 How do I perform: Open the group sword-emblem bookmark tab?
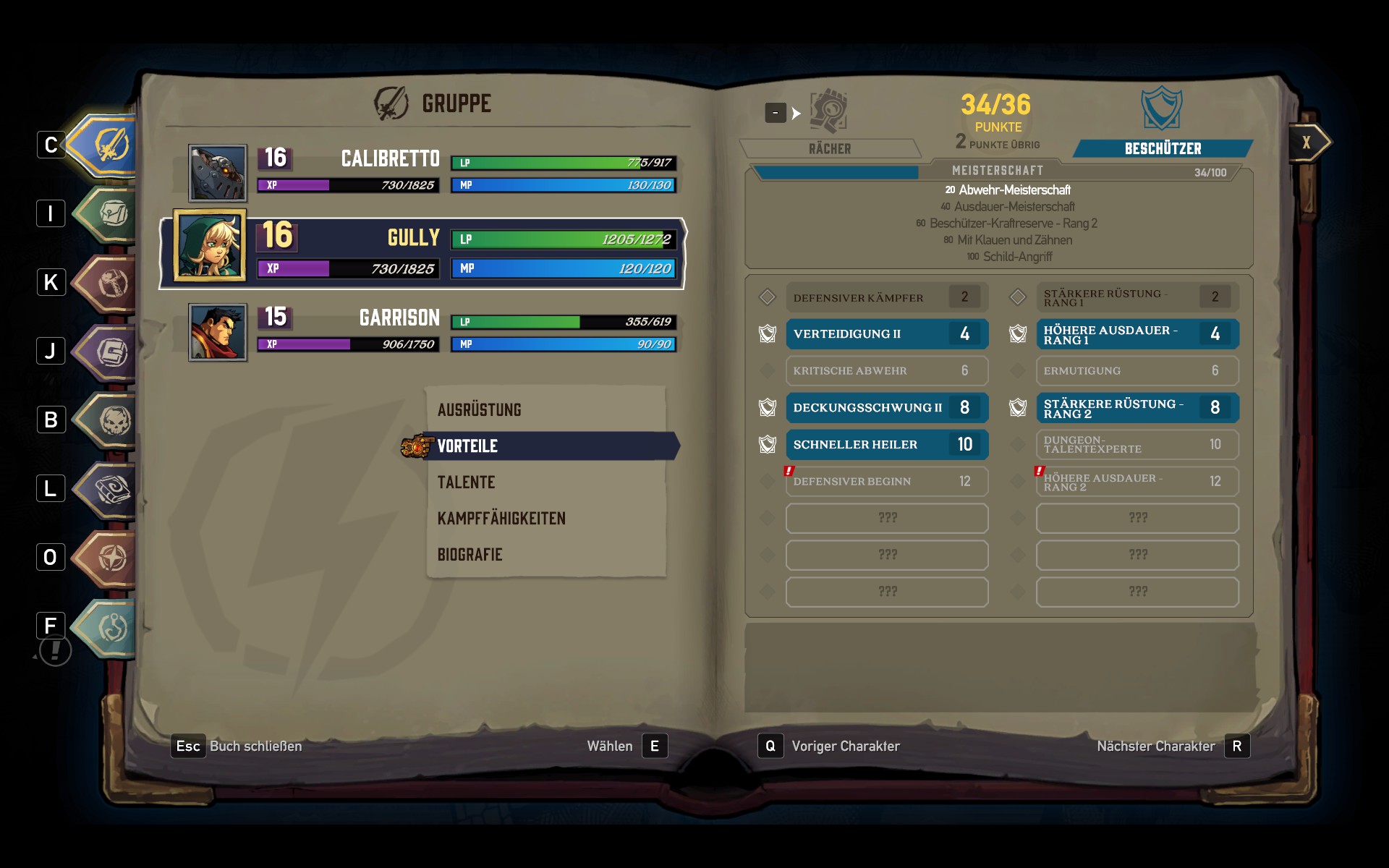(109, 145)
